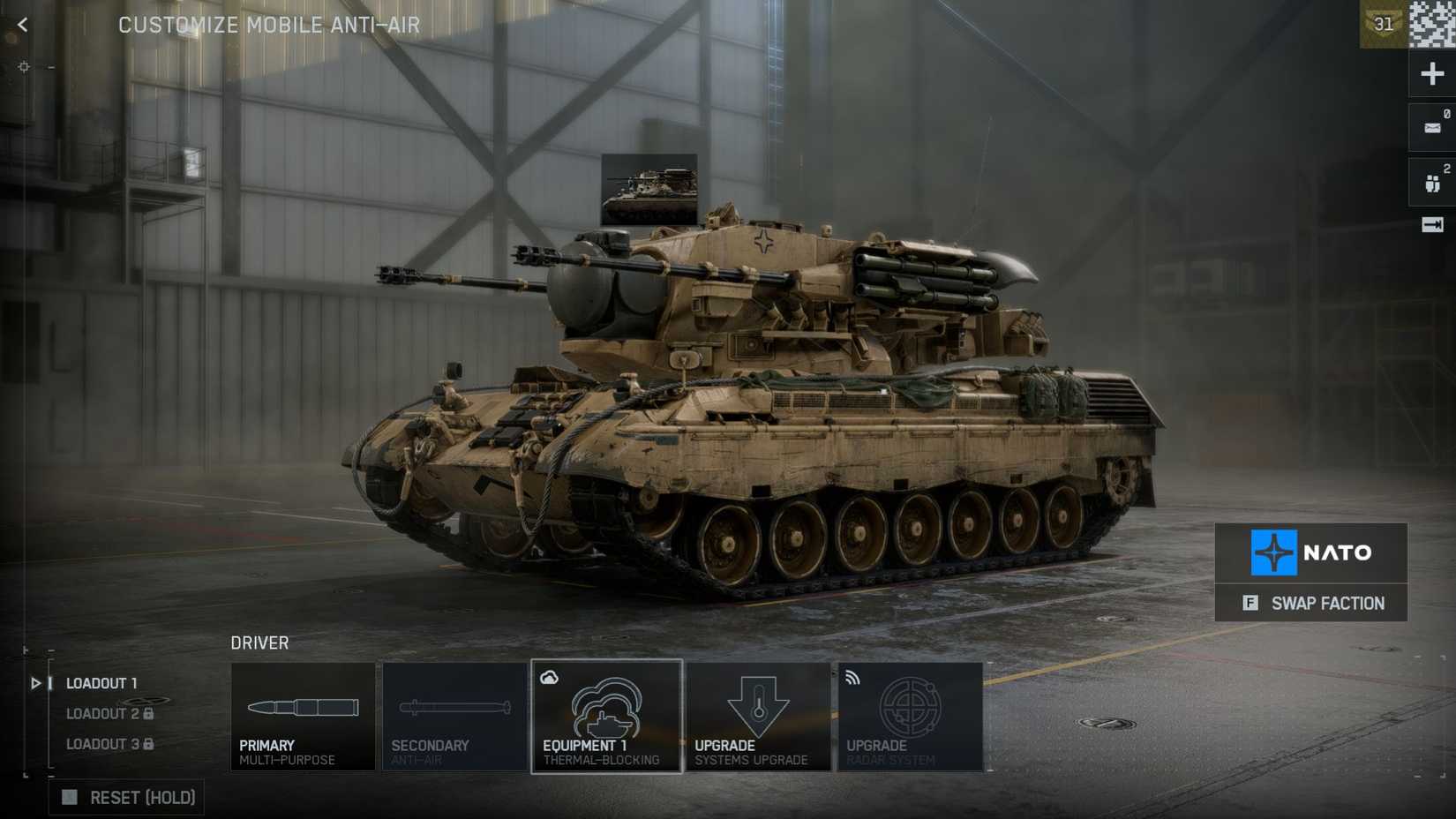1456x819 pixels.
Task: Select the Thermal-Blocking Equipment 1 slot
Action: [x=606, y=717]
